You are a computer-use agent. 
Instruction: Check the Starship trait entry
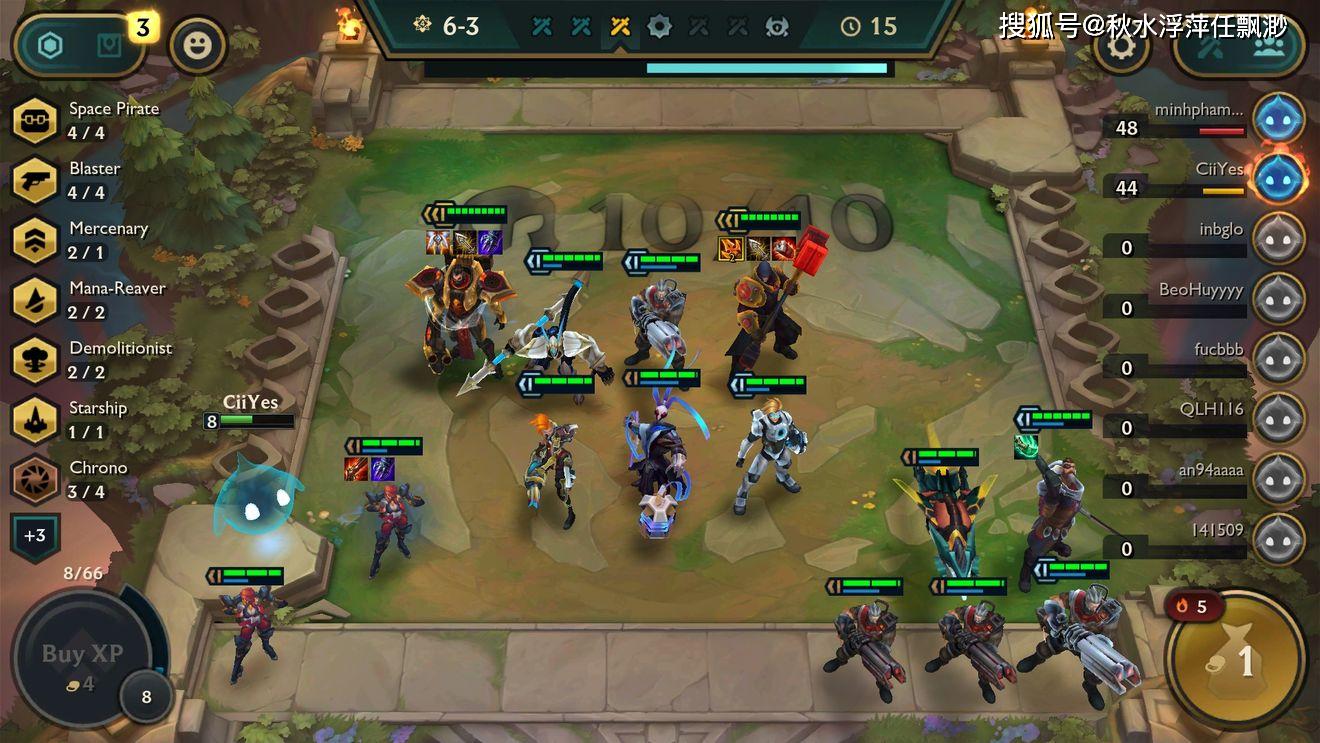[x=34, y=420]
